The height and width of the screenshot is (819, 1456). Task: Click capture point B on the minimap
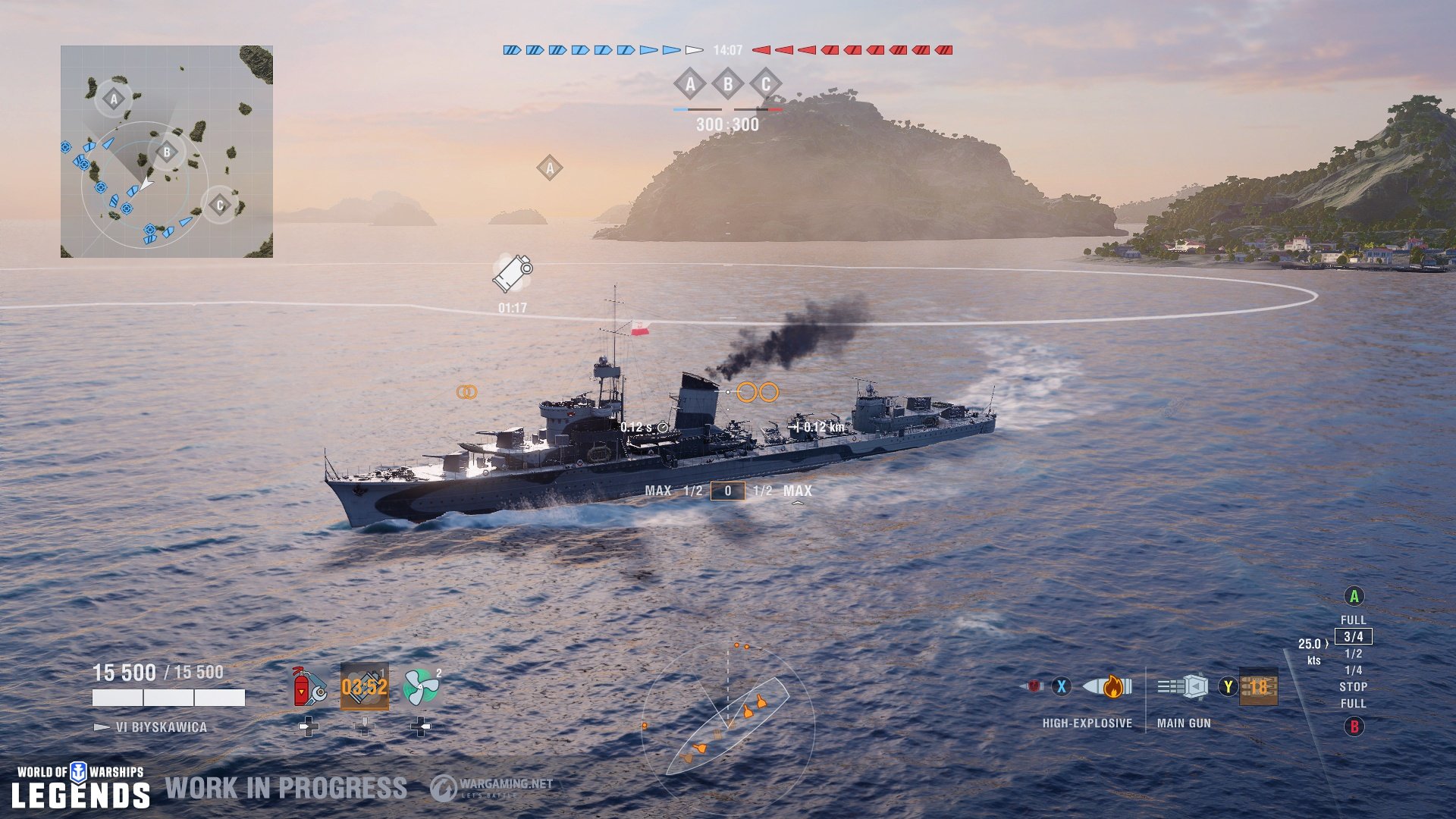tap(166, 152)
